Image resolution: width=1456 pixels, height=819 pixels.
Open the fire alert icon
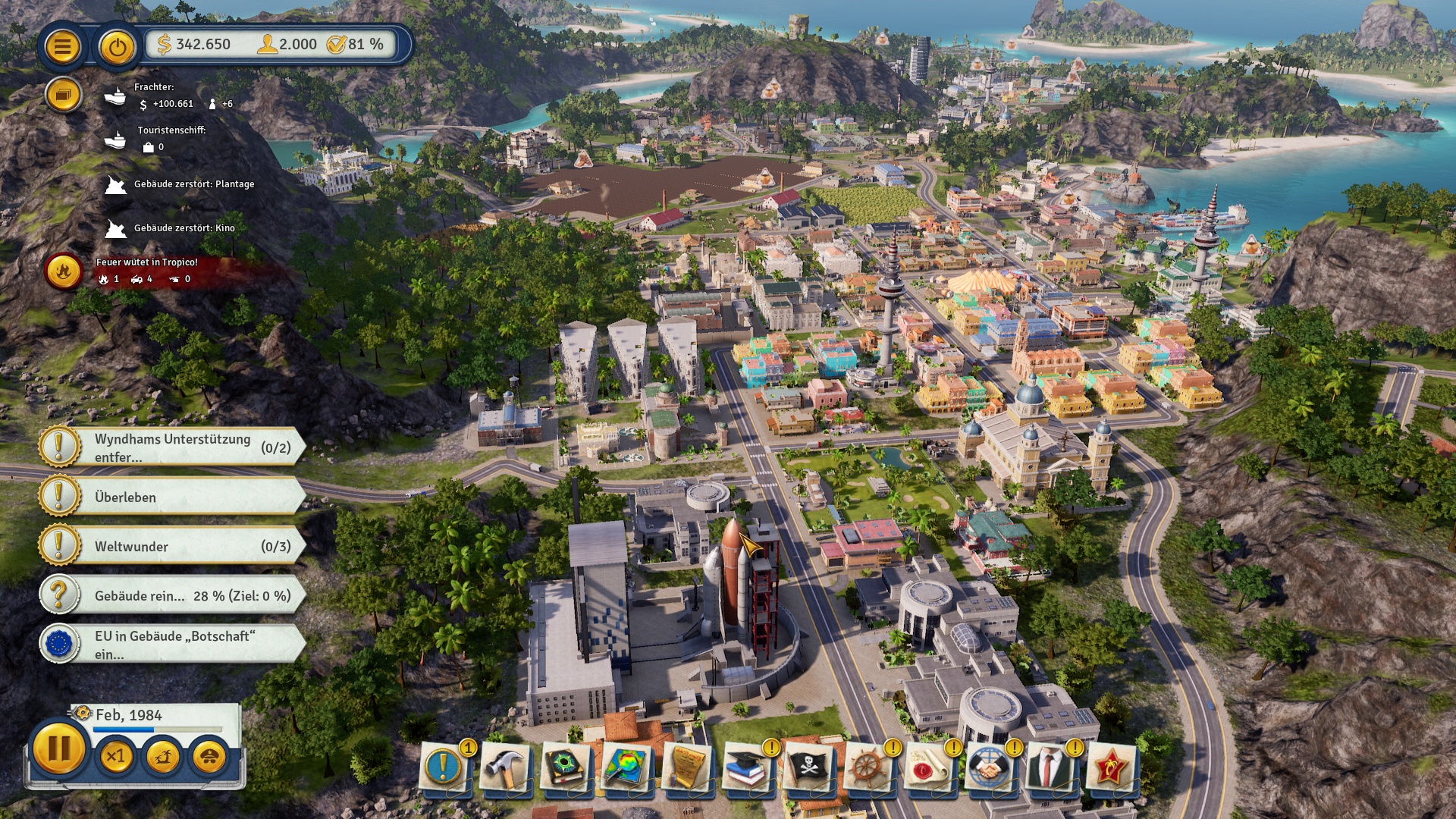point(63,271)
